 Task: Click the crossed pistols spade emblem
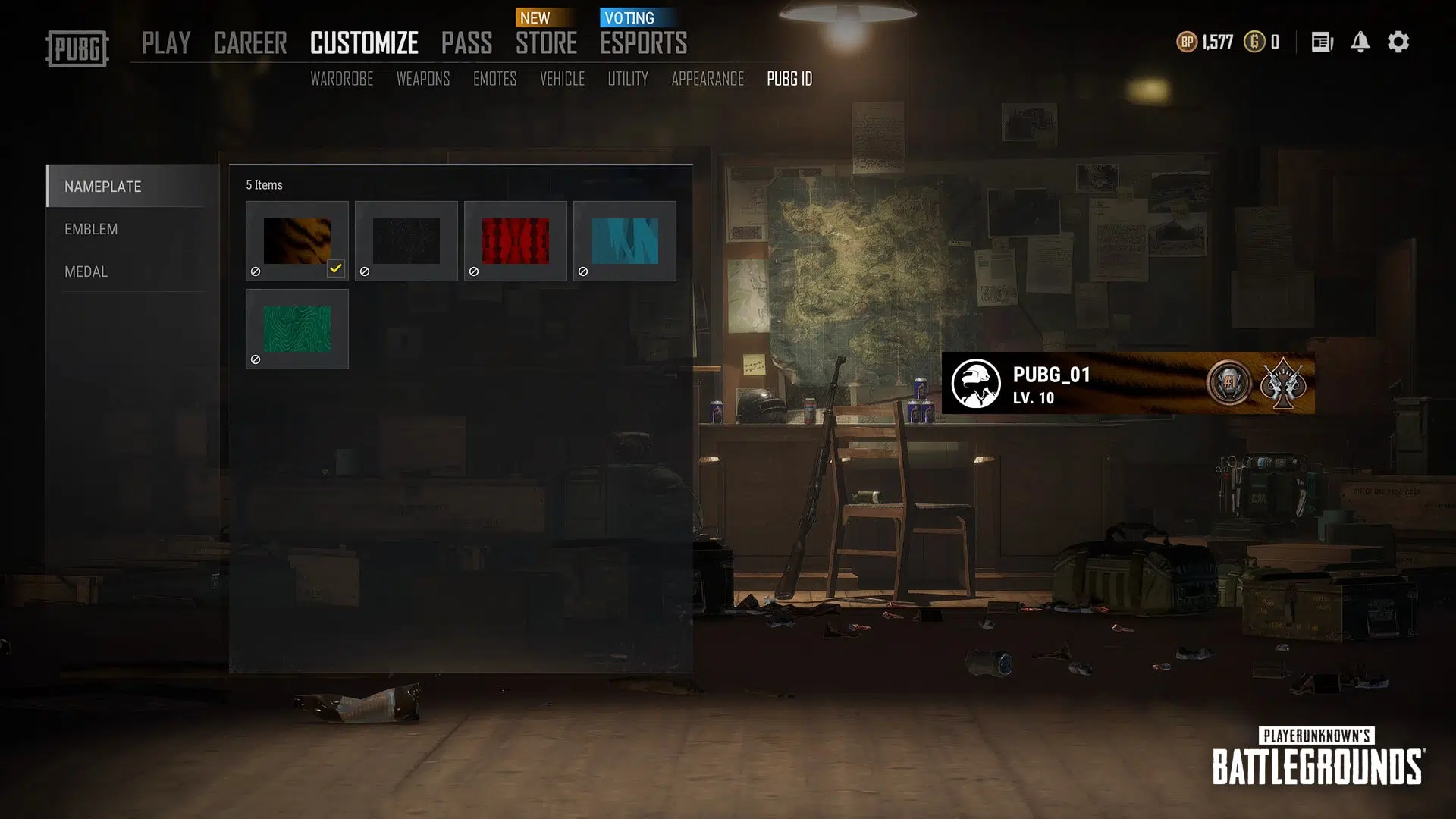(x=1283, y=384)
